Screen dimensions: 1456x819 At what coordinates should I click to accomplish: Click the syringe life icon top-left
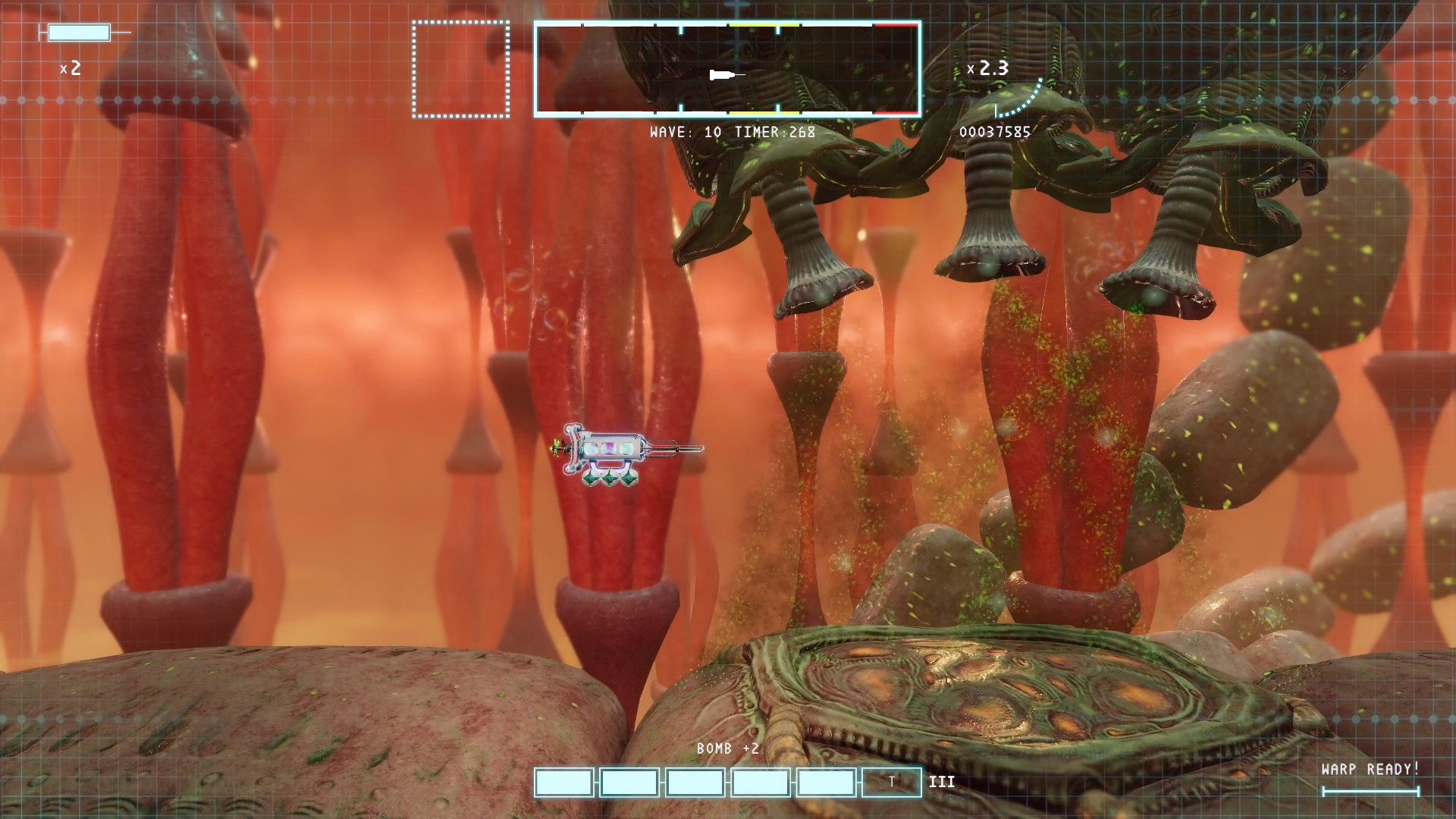pyautogui.click(x=80, y=33)
